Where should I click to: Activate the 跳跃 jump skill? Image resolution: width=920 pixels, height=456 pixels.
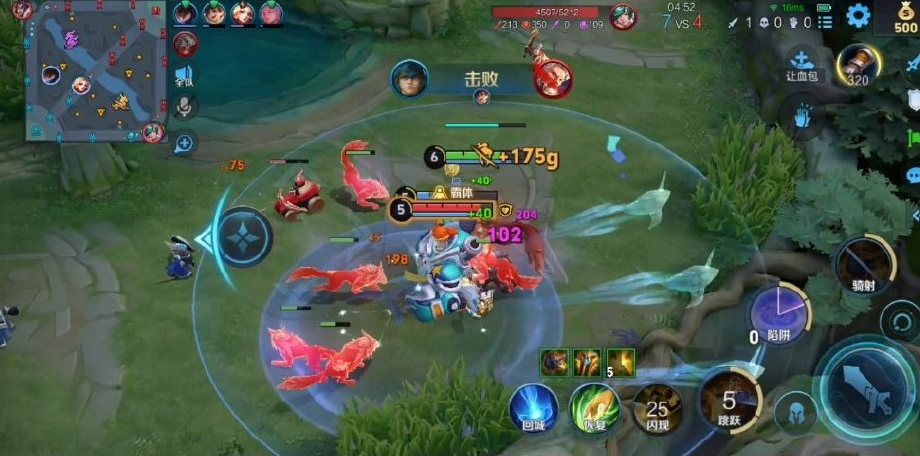(x=729, y=400)
